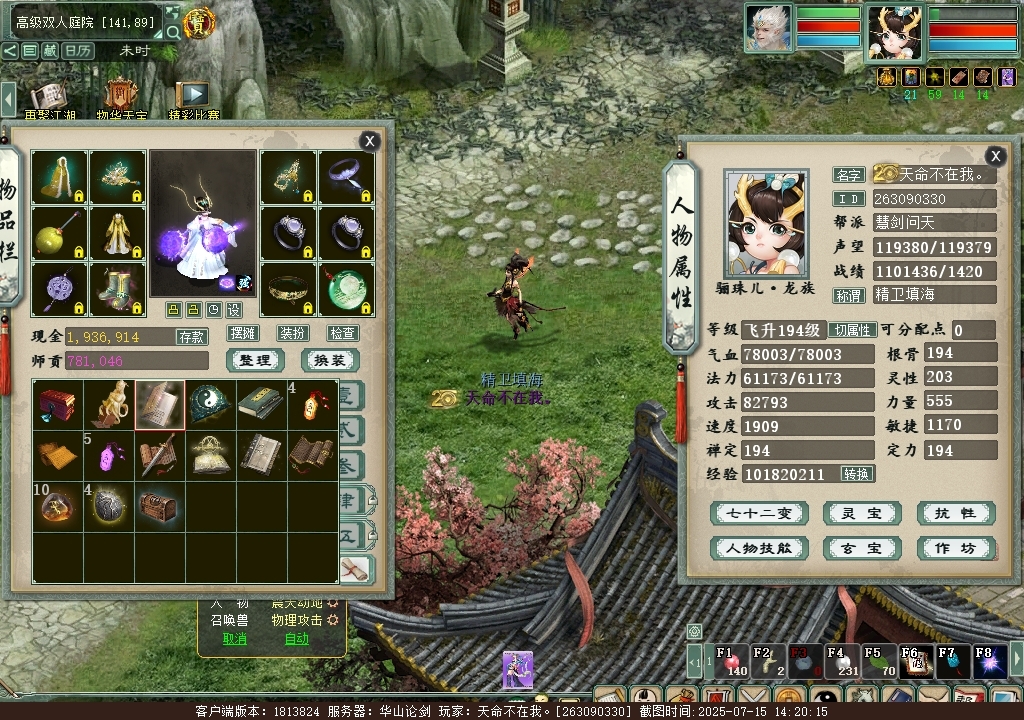Open the 作坊 workshop
The image size is (1024, 720).
coord(955,548)
